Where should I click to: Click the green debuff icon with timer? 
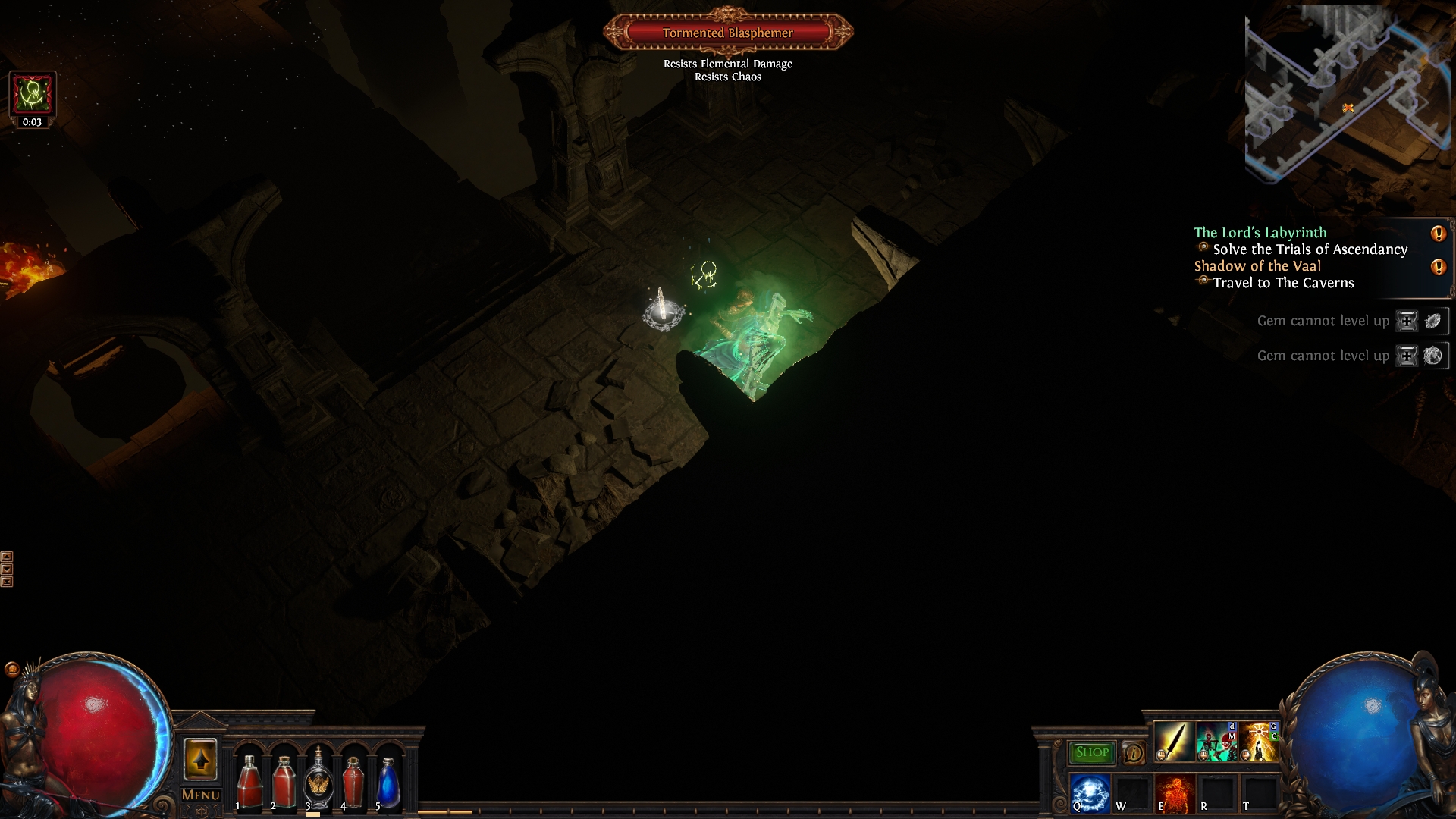click(x=32, y=94)
